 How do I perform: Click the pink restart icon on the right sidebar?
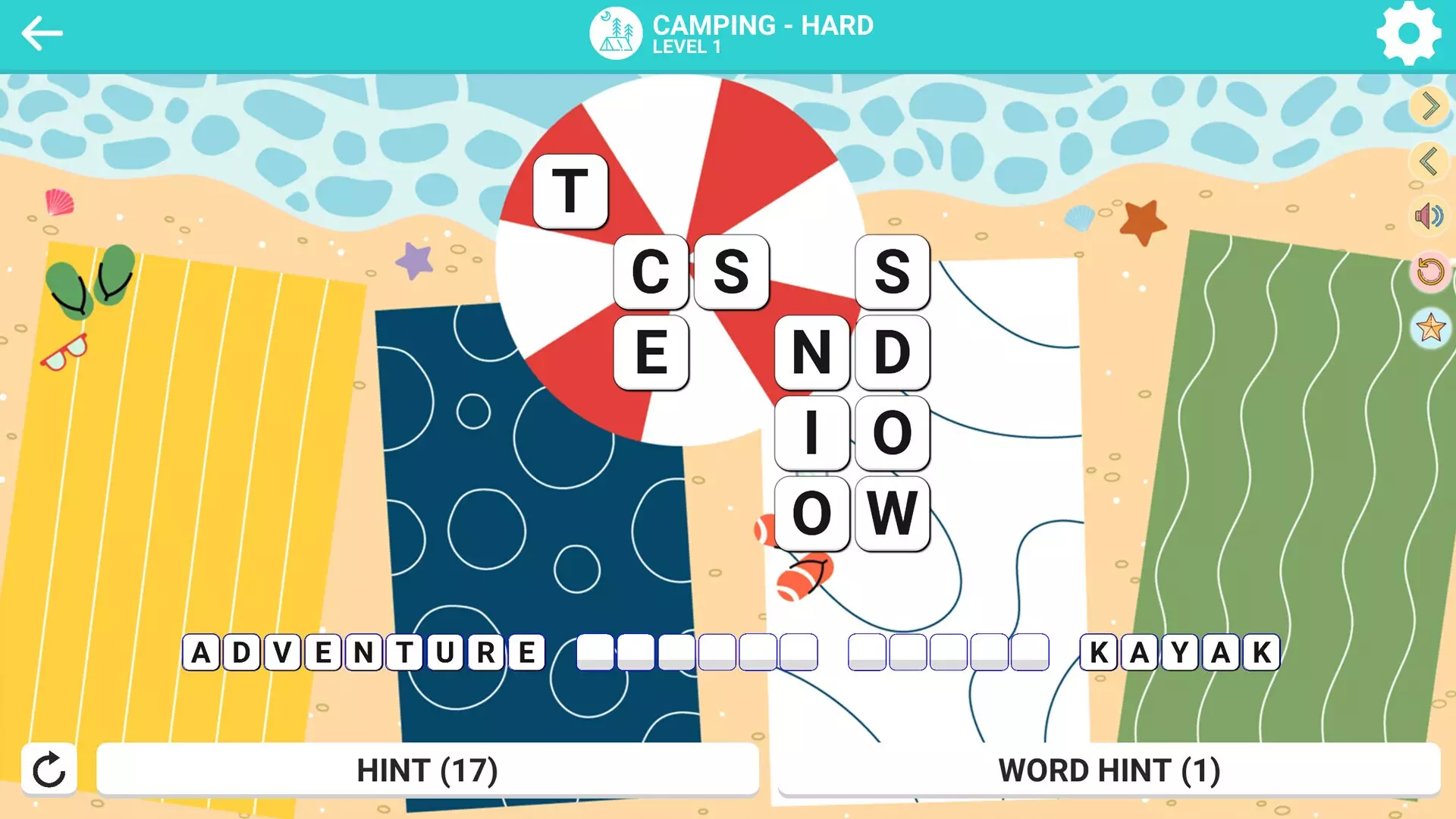pos(1429,271)
